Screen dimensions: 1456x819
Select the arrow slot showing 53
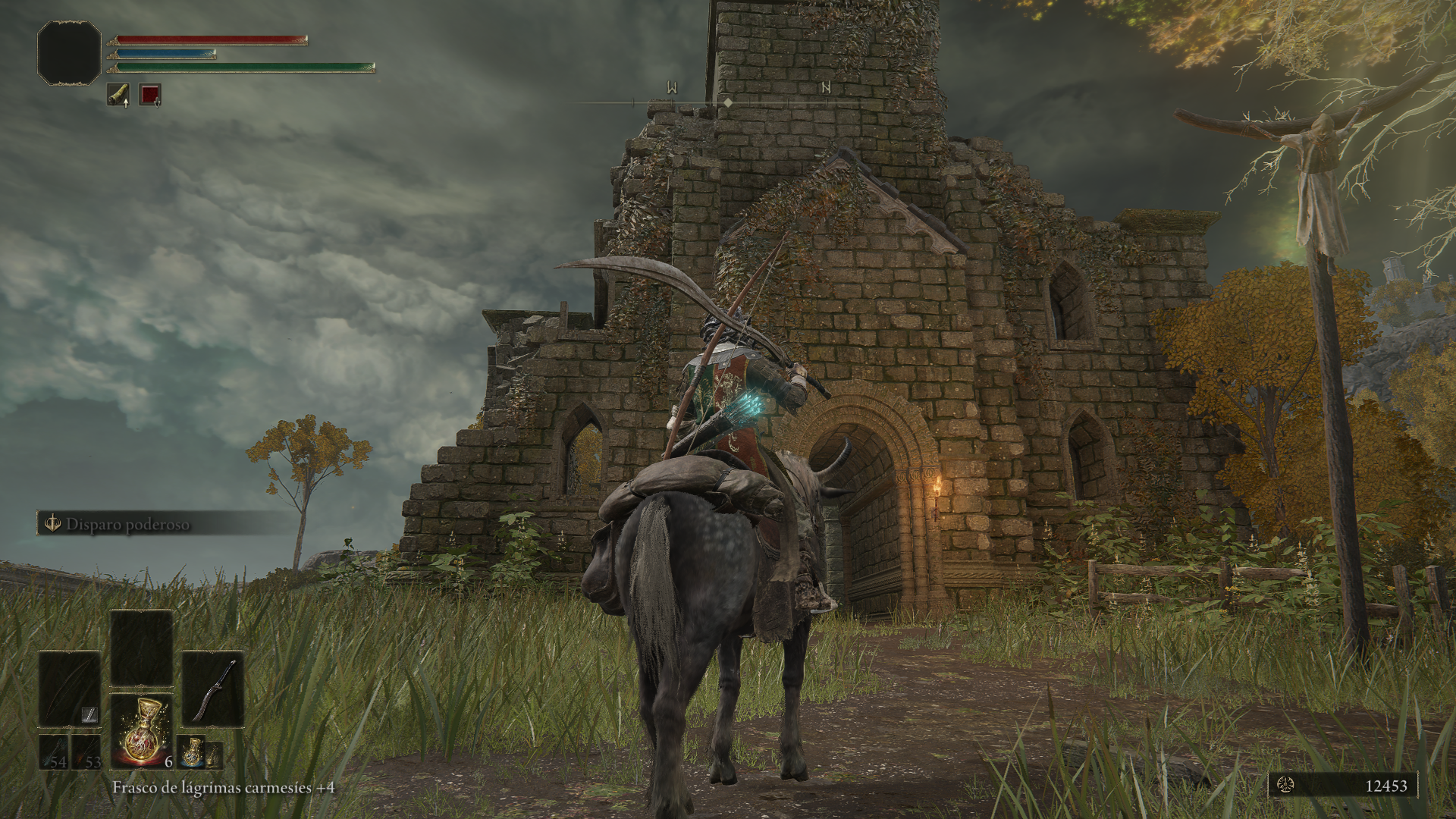tap(86, 752)
